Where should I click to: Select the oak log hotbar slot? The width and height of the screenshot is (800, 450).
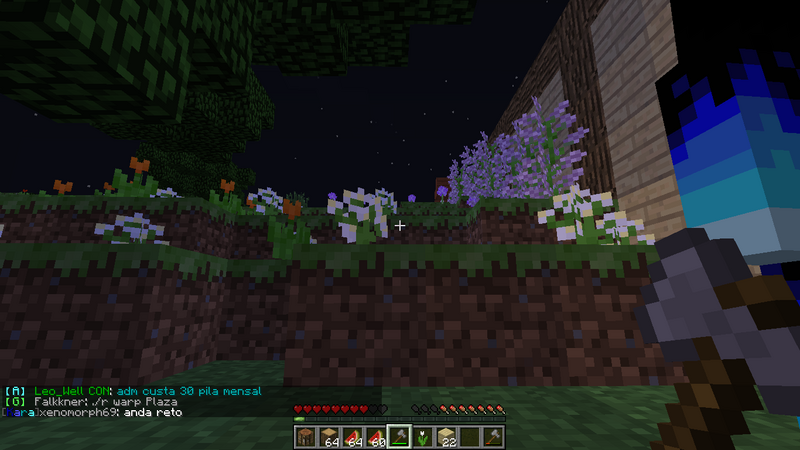click(304, 436)
